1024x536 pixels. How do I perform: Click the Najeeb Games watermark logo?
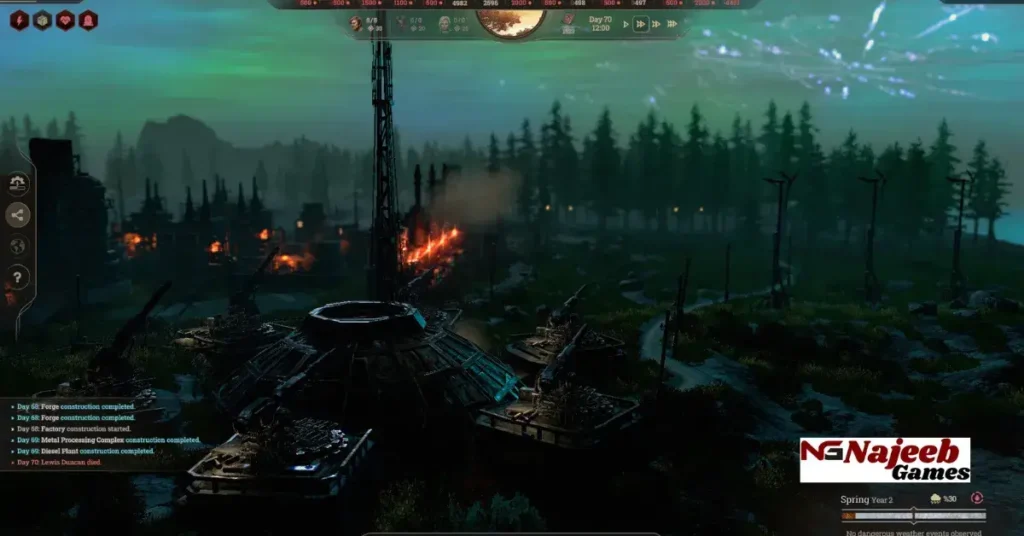point(884,459)
